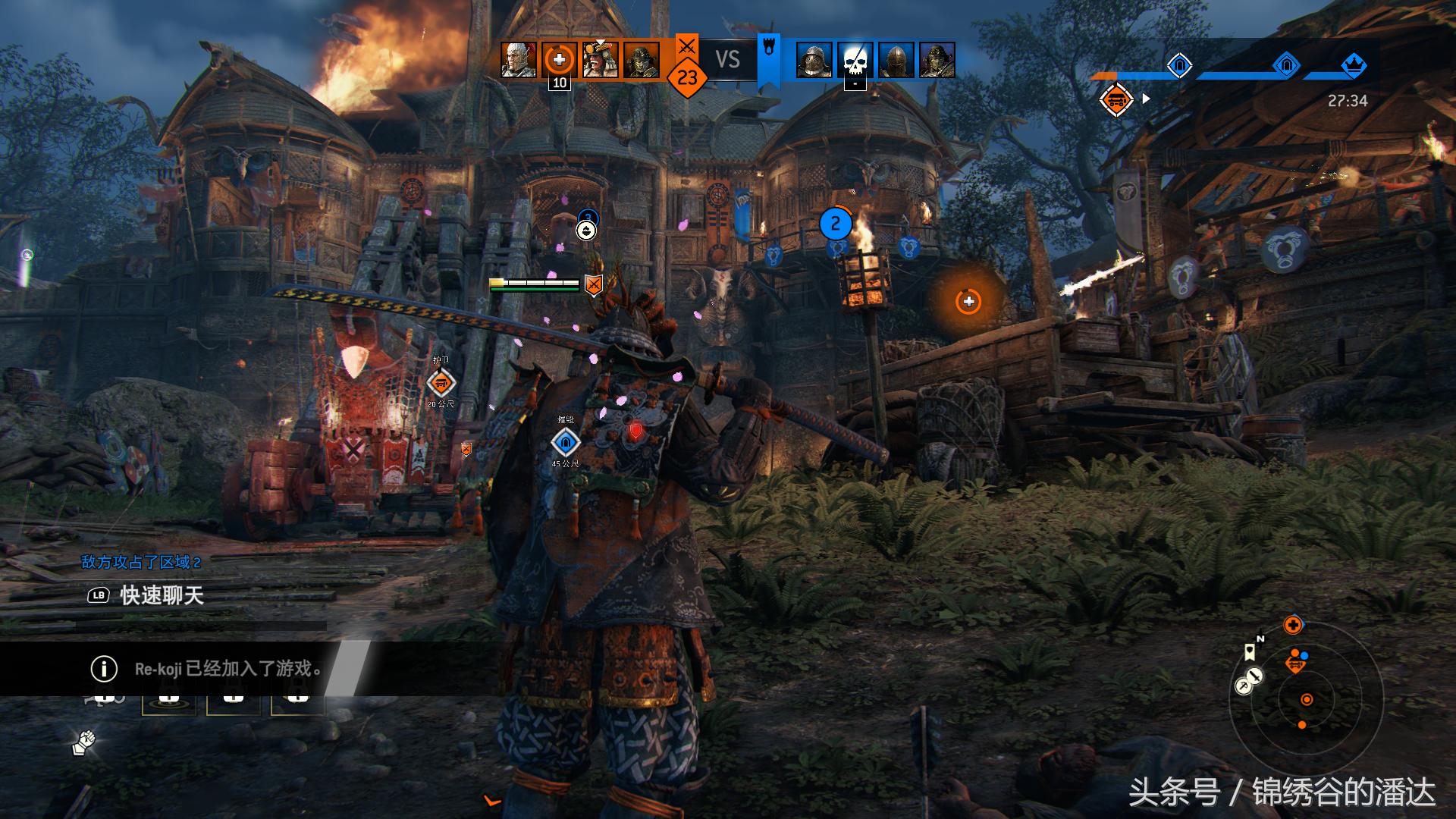Click the orange revive teammate portrait
Image resolution: width=1456 pixels, height=819 pixels.
coord(560,60)
